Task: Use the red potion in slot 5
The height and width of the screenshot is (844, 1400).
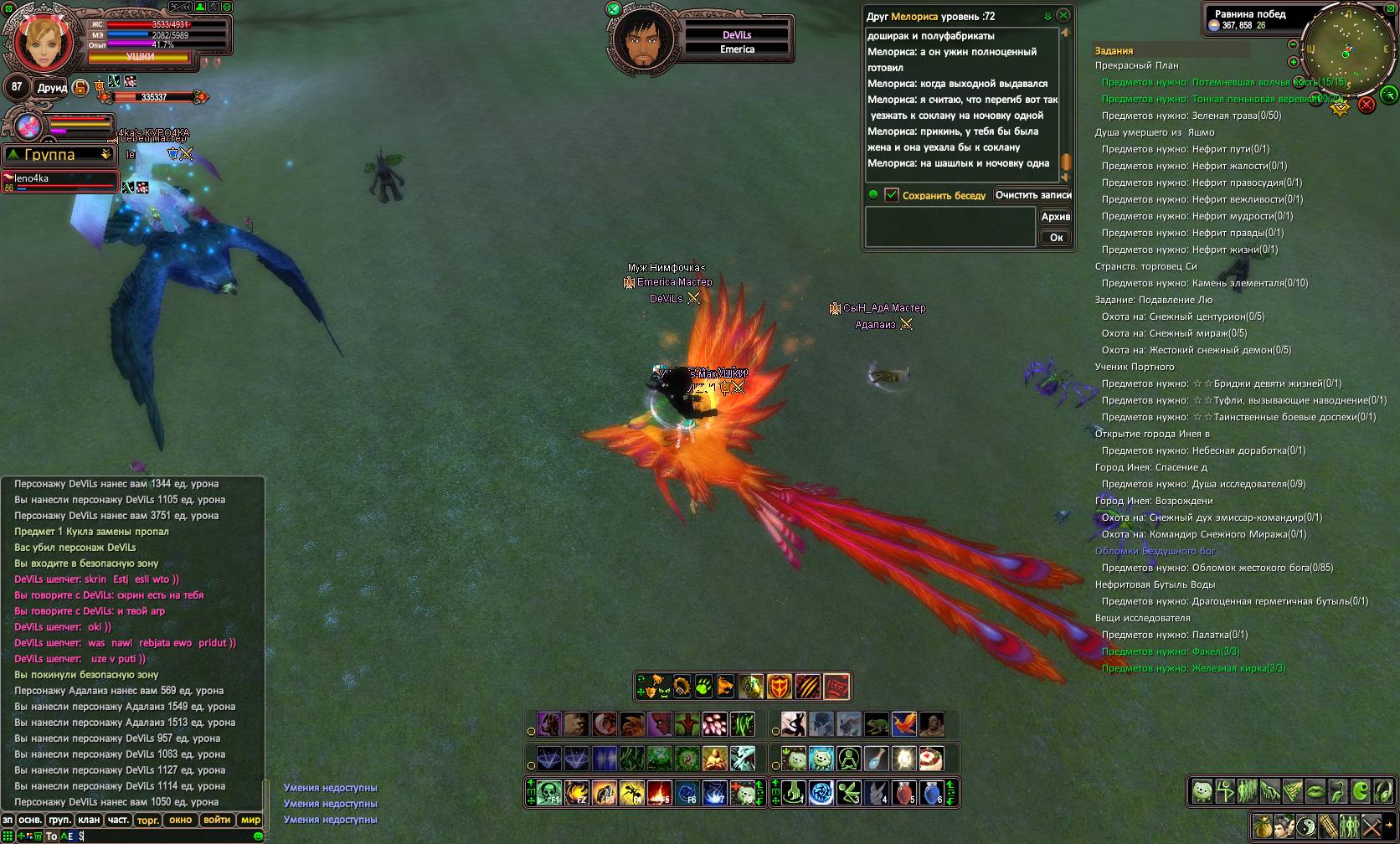Action: point(903,792)
